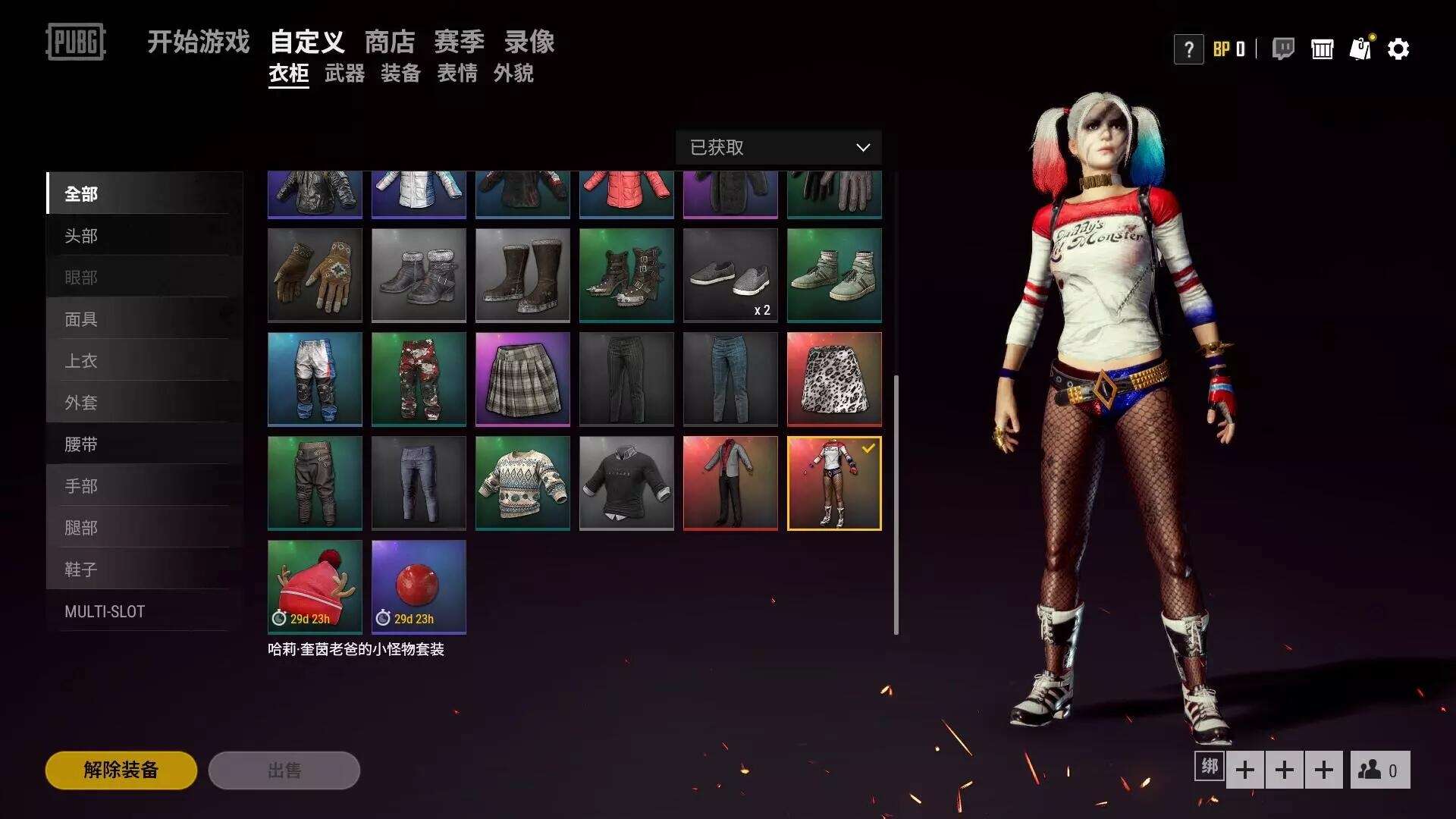Image resolution: width=1456 pixels, height=819 pixels.
Task: Open the settings gear icon
Action: tap(1398, 49)
